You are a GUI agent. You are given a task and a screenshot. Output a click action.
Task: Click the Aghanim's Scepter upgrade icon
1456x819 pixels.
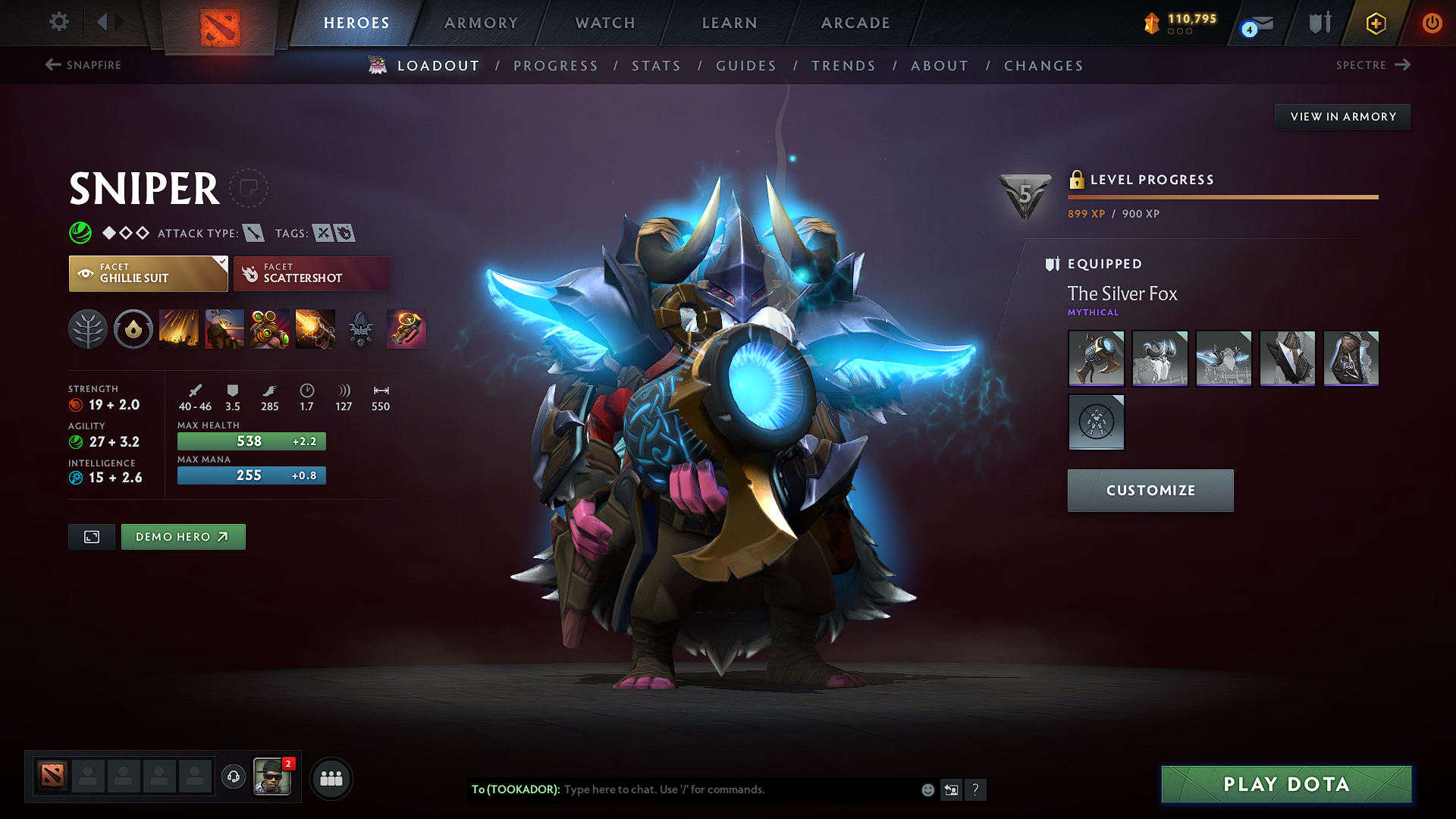tap(360, 328)
